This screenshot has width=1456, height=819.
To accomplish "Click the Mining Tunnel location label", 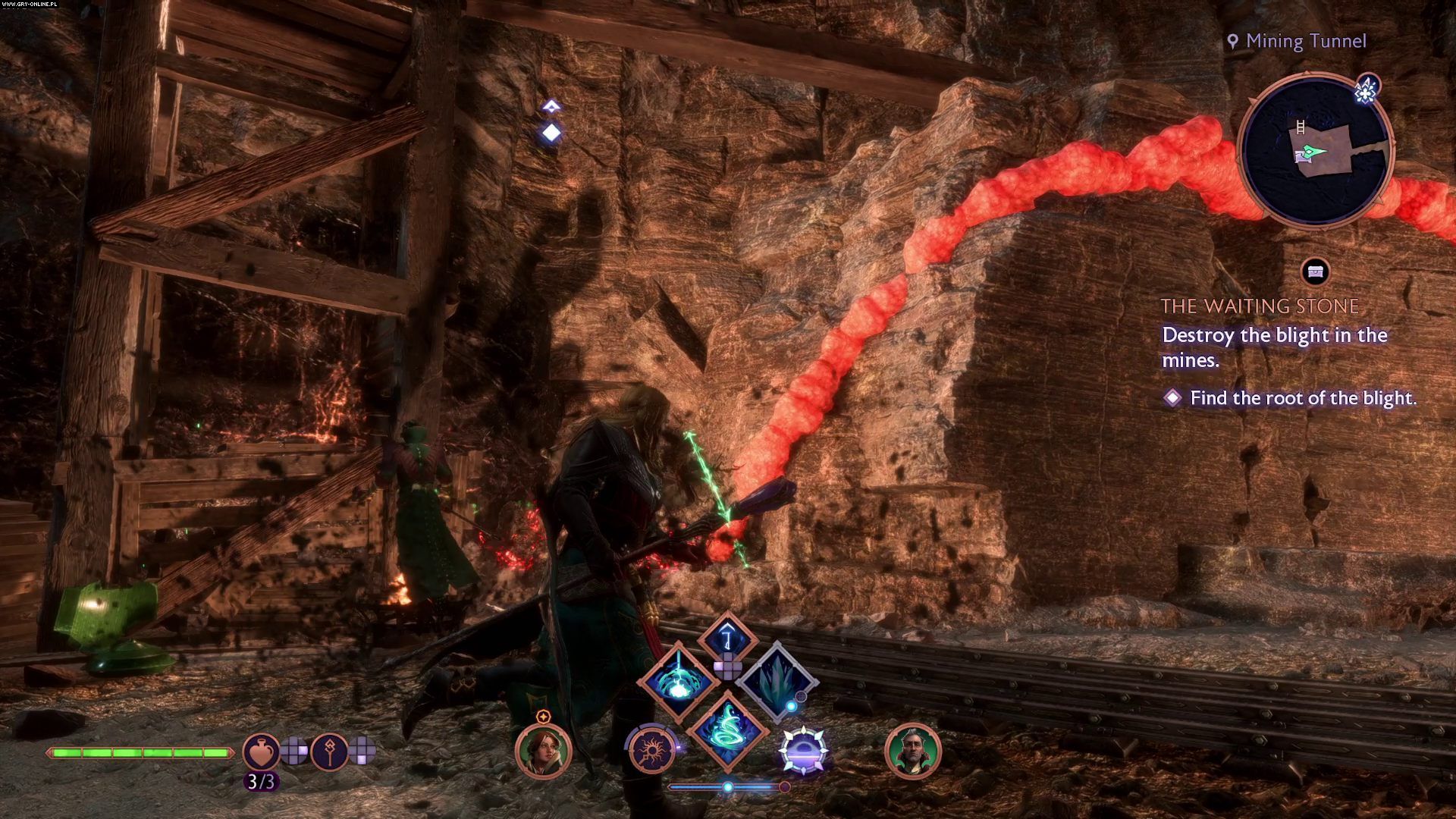I will [x=1304, y=41].
